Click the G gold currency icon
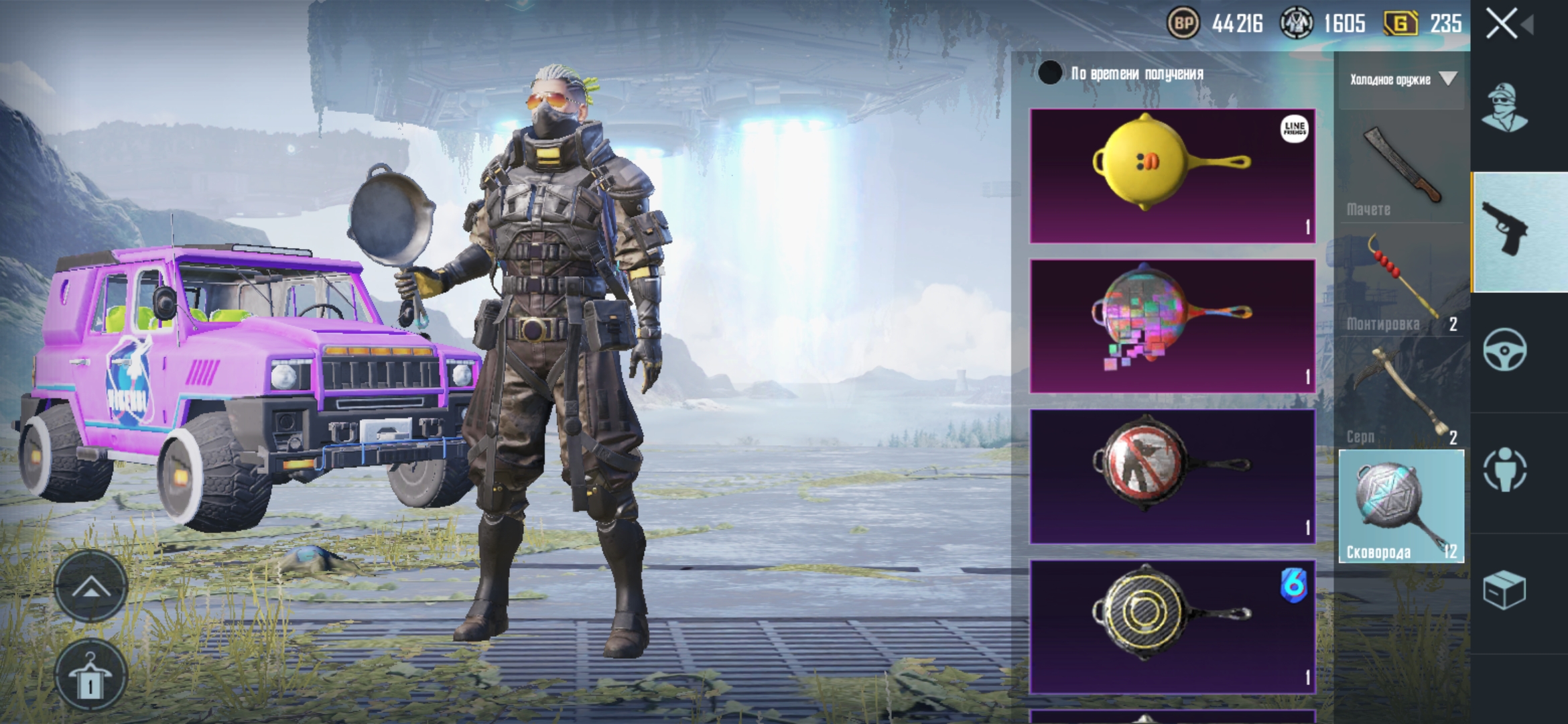This screenshot has width=1568, height=724. tap(1401, 24)
